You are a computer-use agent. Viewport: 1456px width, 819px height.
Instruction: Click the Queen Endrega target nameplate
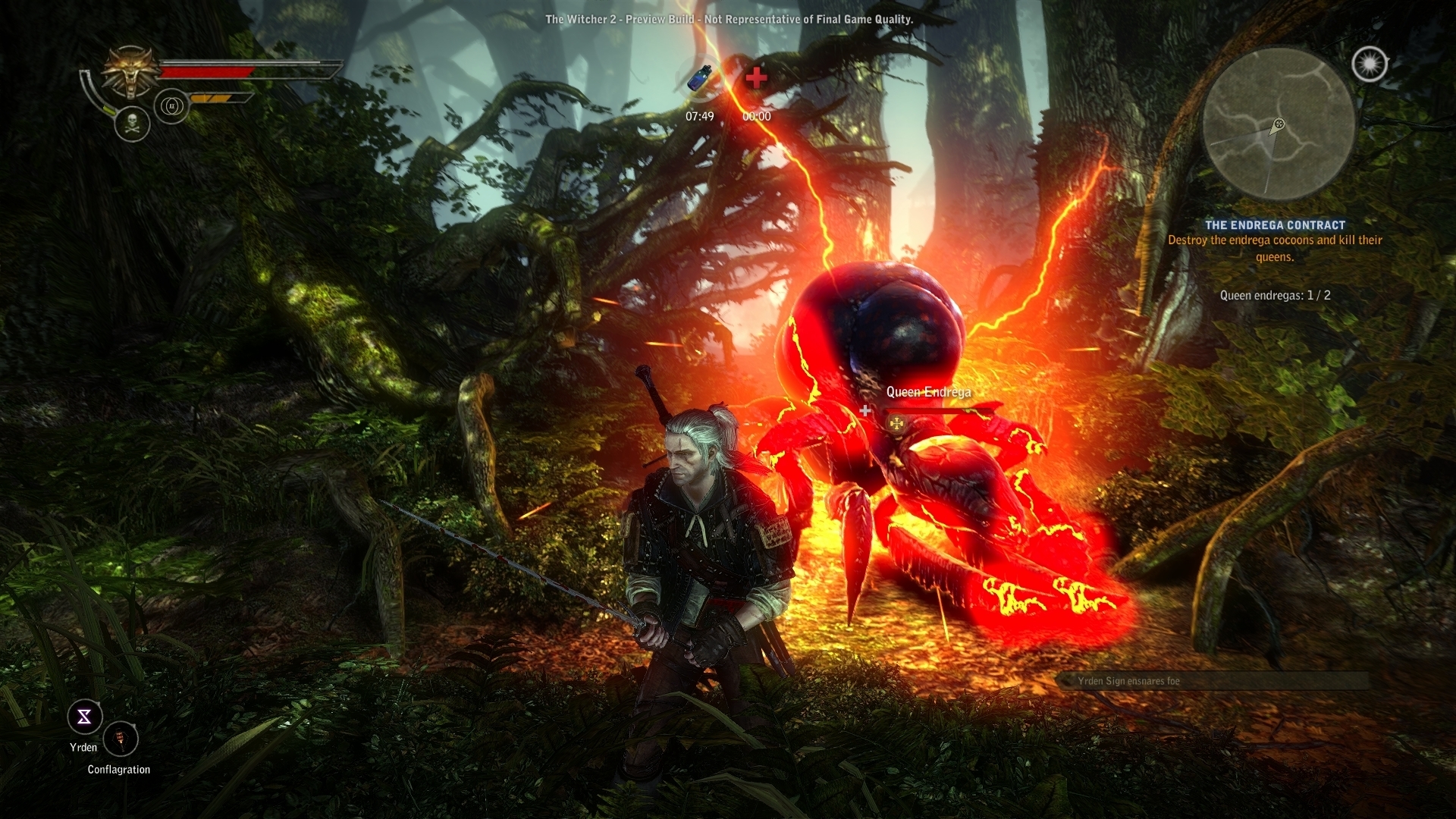(x=928, y=392)
